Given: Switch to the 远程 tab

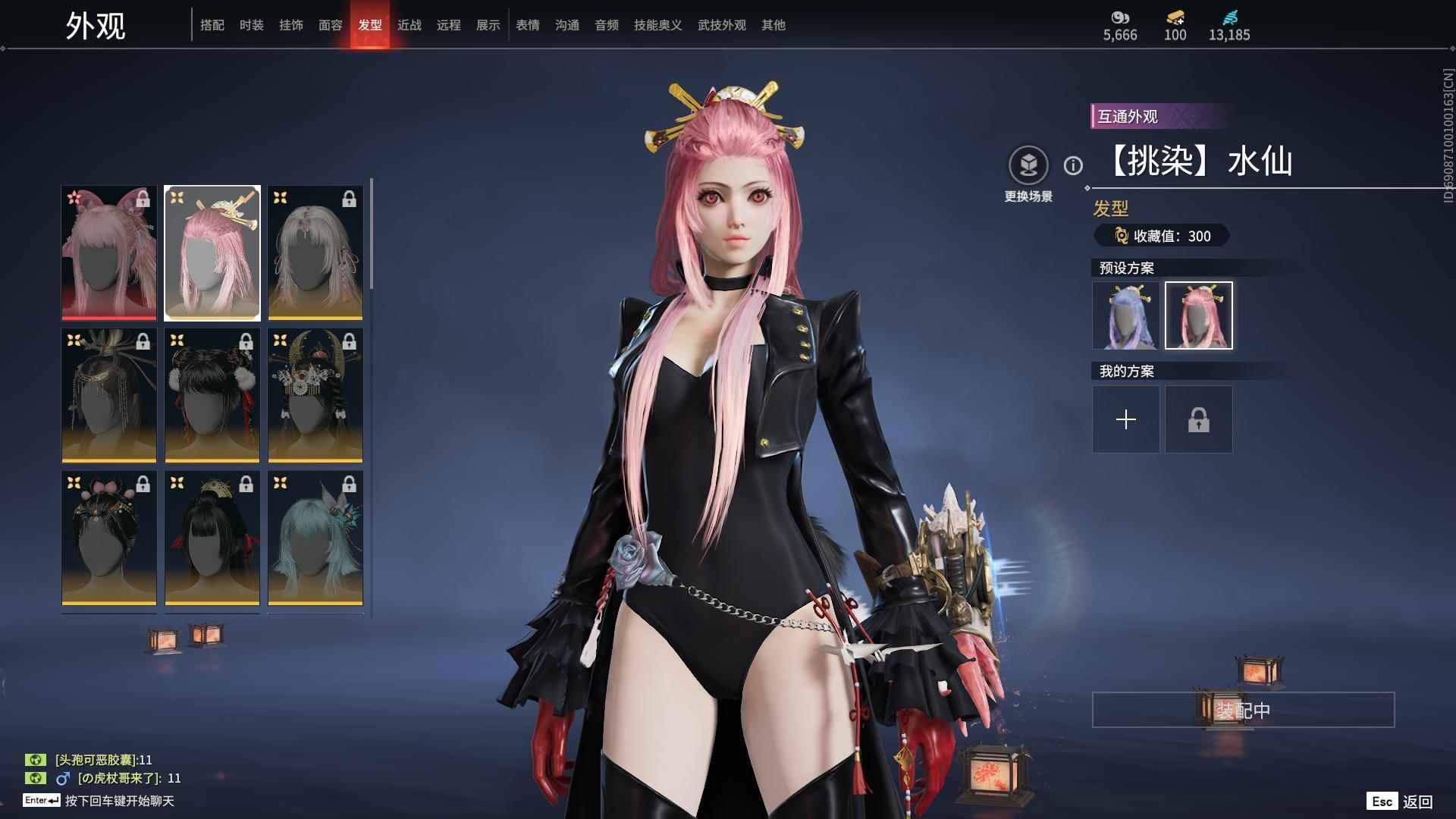Looking at the screenshot, I should click(449, 25).
